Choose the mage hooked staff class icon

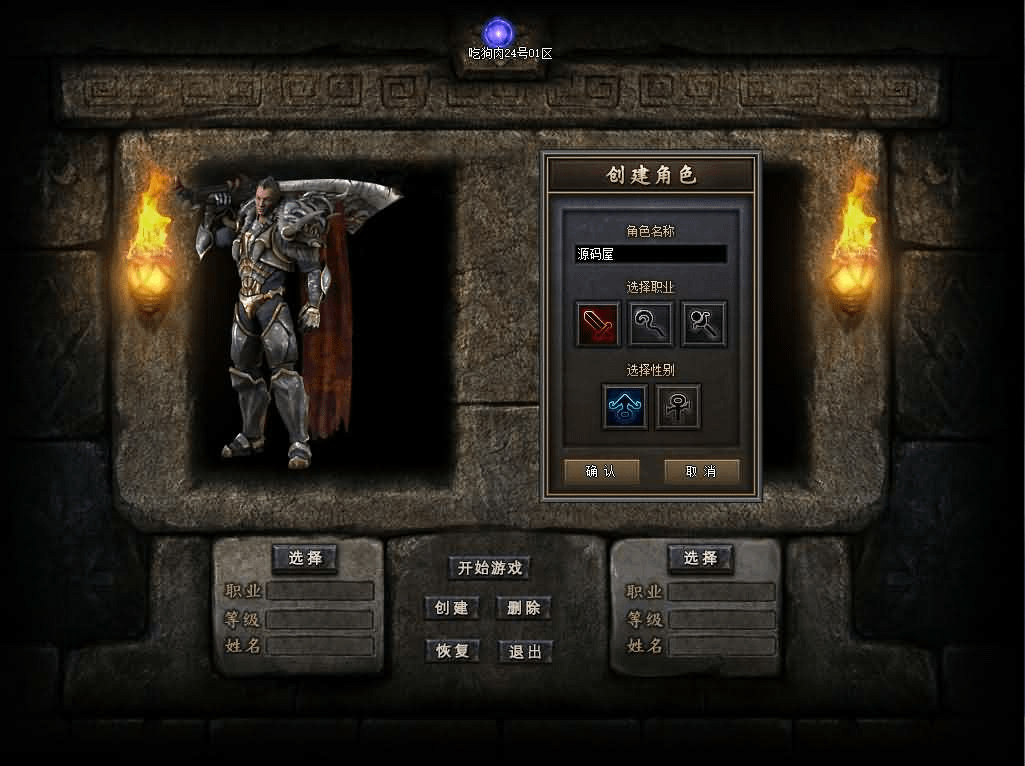click(651, 324)
